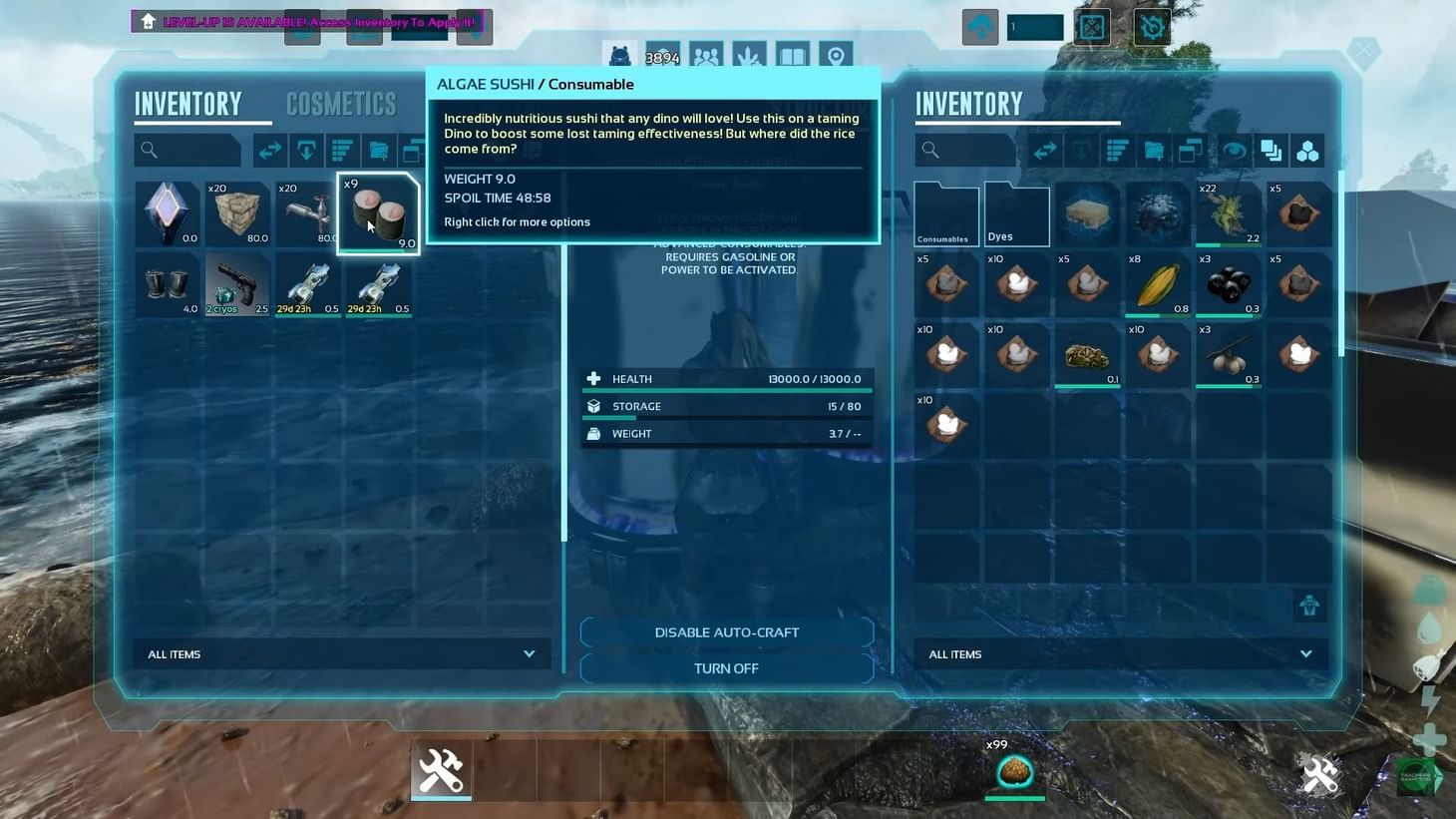Select the tribe members tab icon
Image resolution: width=1456 pixels, height=819 pixels.
click(x=706, y=57)
